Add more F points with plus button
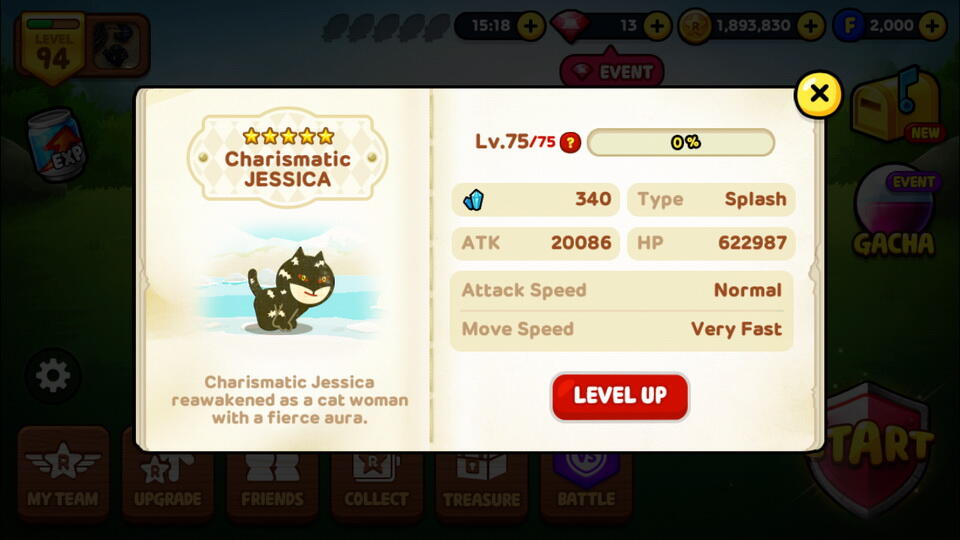The image size is (960, 540). tap(932, 25)
